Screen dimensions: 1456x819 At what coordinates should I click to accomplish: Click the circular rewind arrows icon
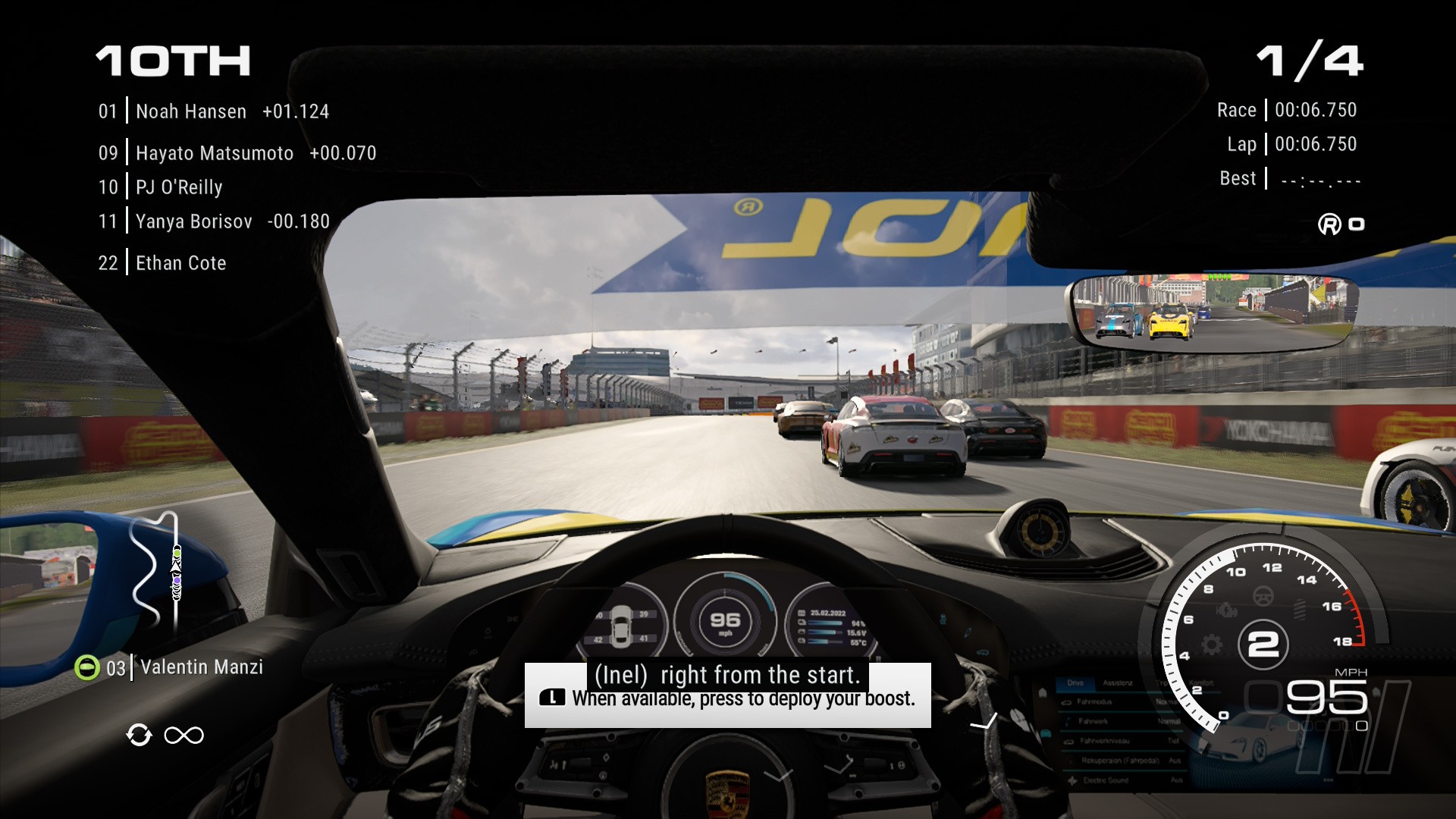pos(139,735)
